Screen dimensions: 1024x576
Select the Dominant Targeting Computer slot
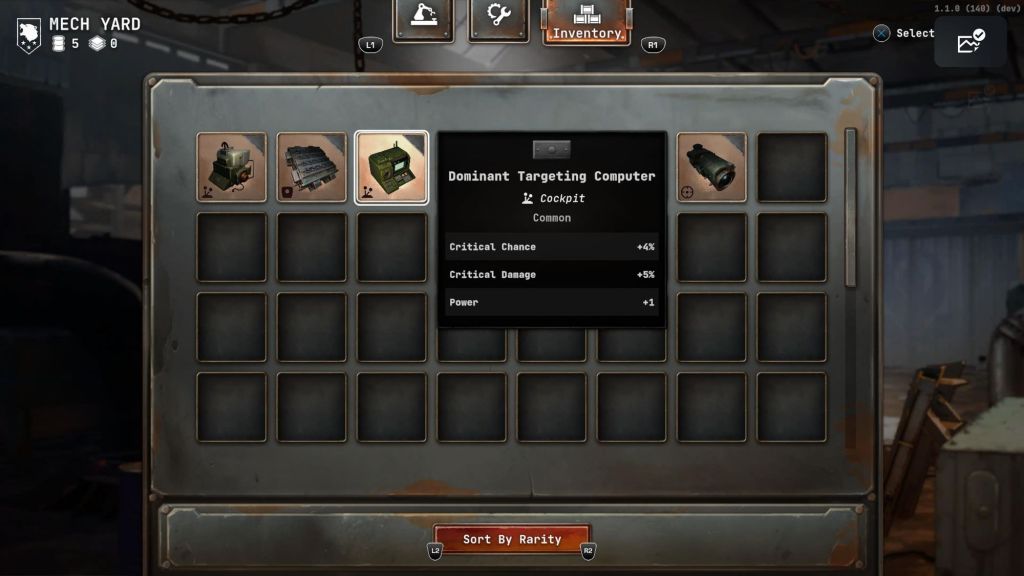[392, 167]
